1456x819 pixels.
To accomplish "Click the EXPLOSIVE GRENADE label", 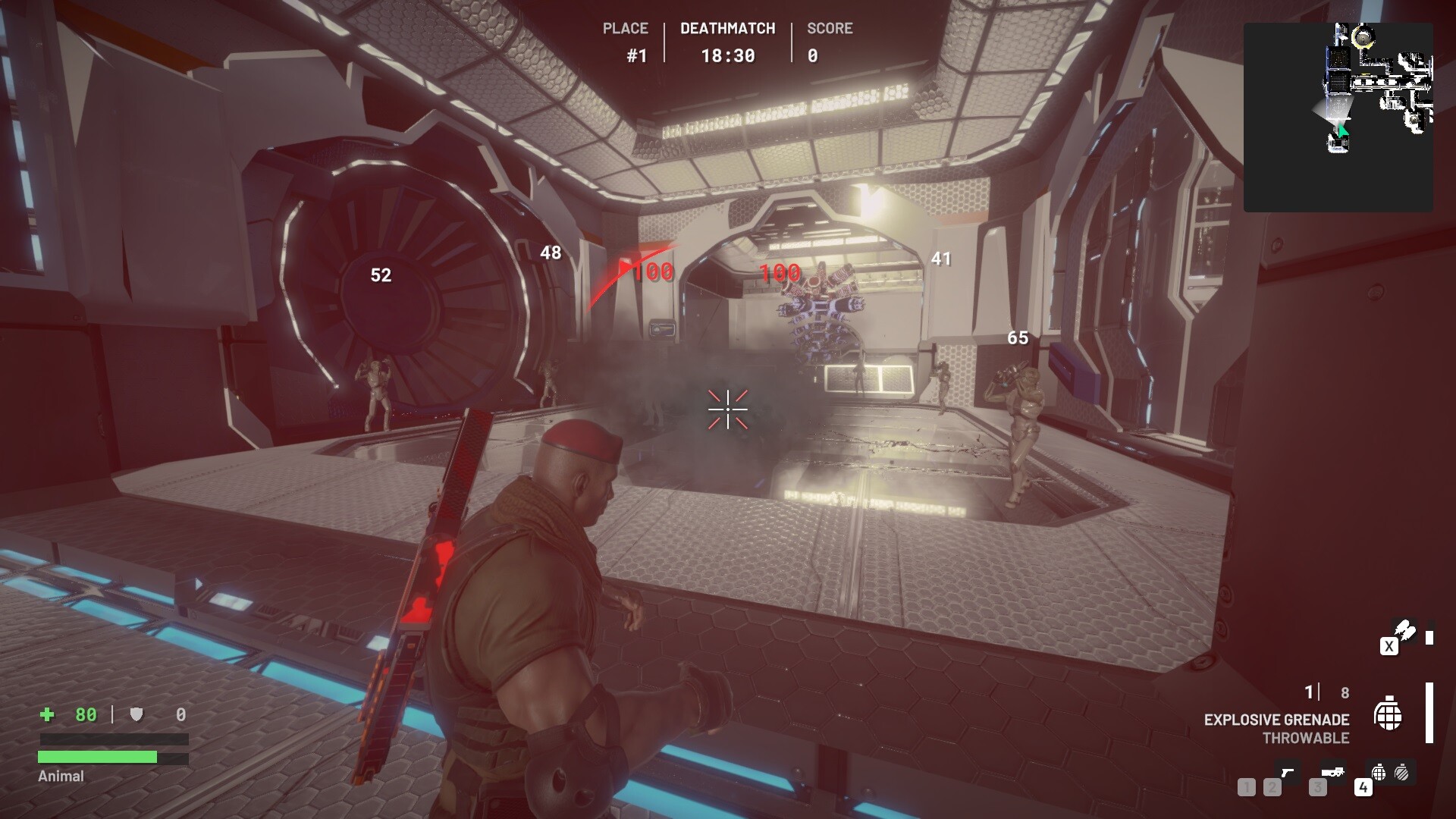I will coord(1277,718).
